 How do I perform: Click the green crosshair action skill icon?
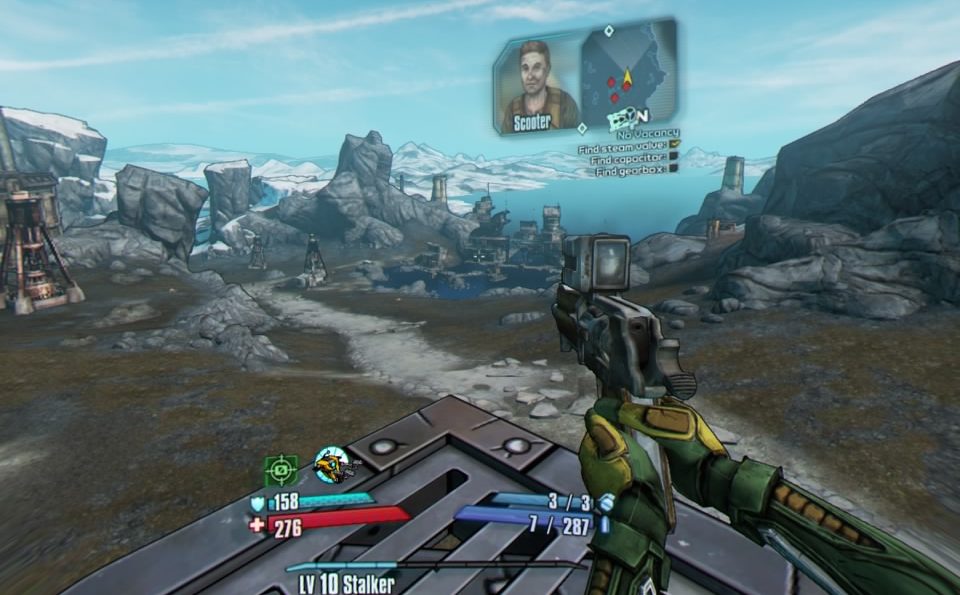[x=281, y=468]
